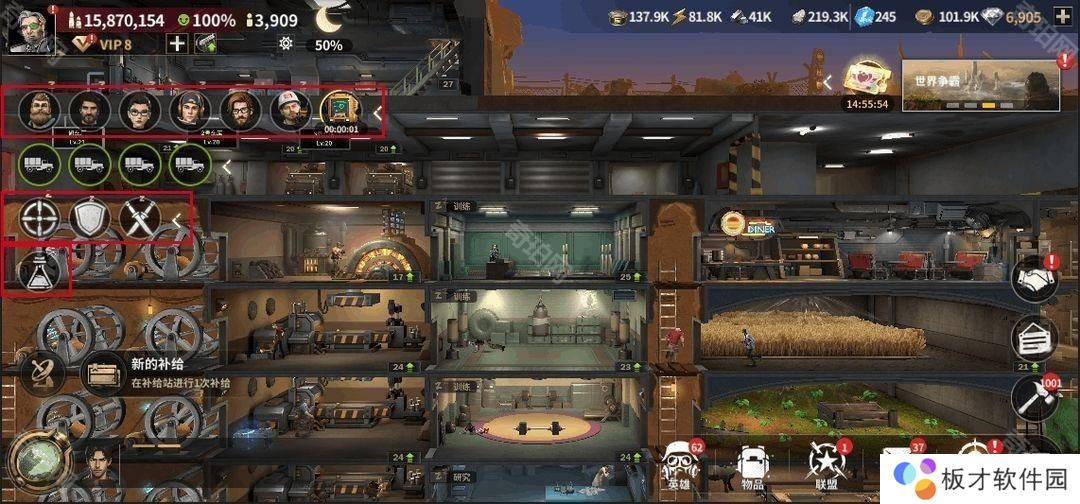Open the 英雄 heroes menu
Viewport: 1080px width, 504px height.
click(679, 467)
